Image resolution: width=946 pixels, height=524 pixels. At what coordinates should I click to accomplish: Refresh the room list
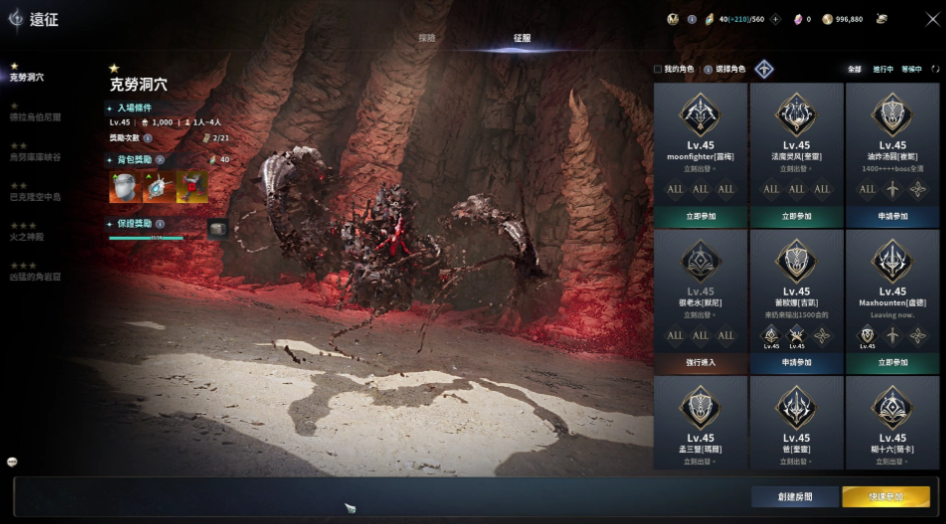pyautogui.click(x=935, y=69)
